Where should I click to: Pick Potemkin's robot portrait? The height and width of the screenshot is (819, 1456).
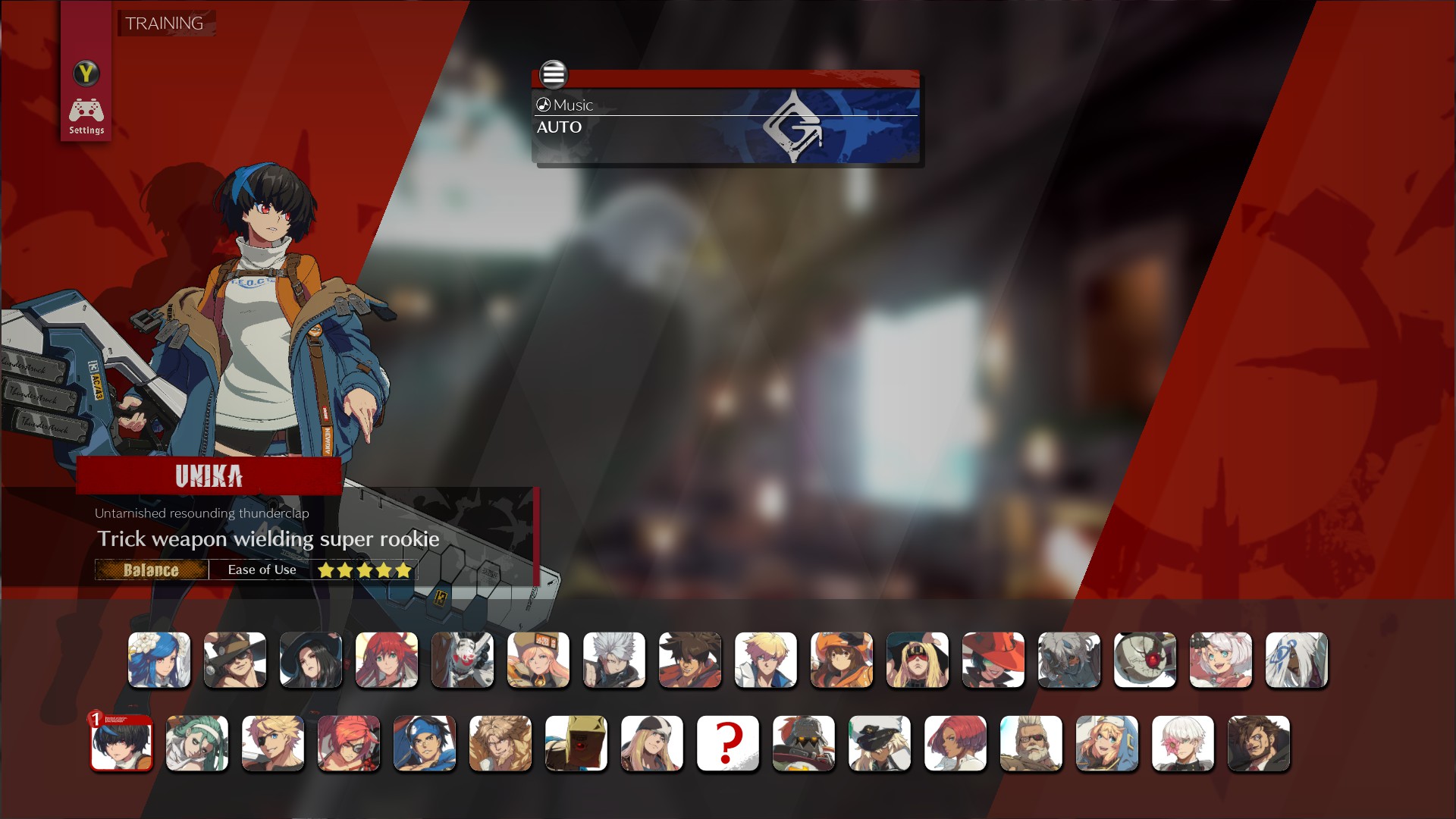point(804,744)
